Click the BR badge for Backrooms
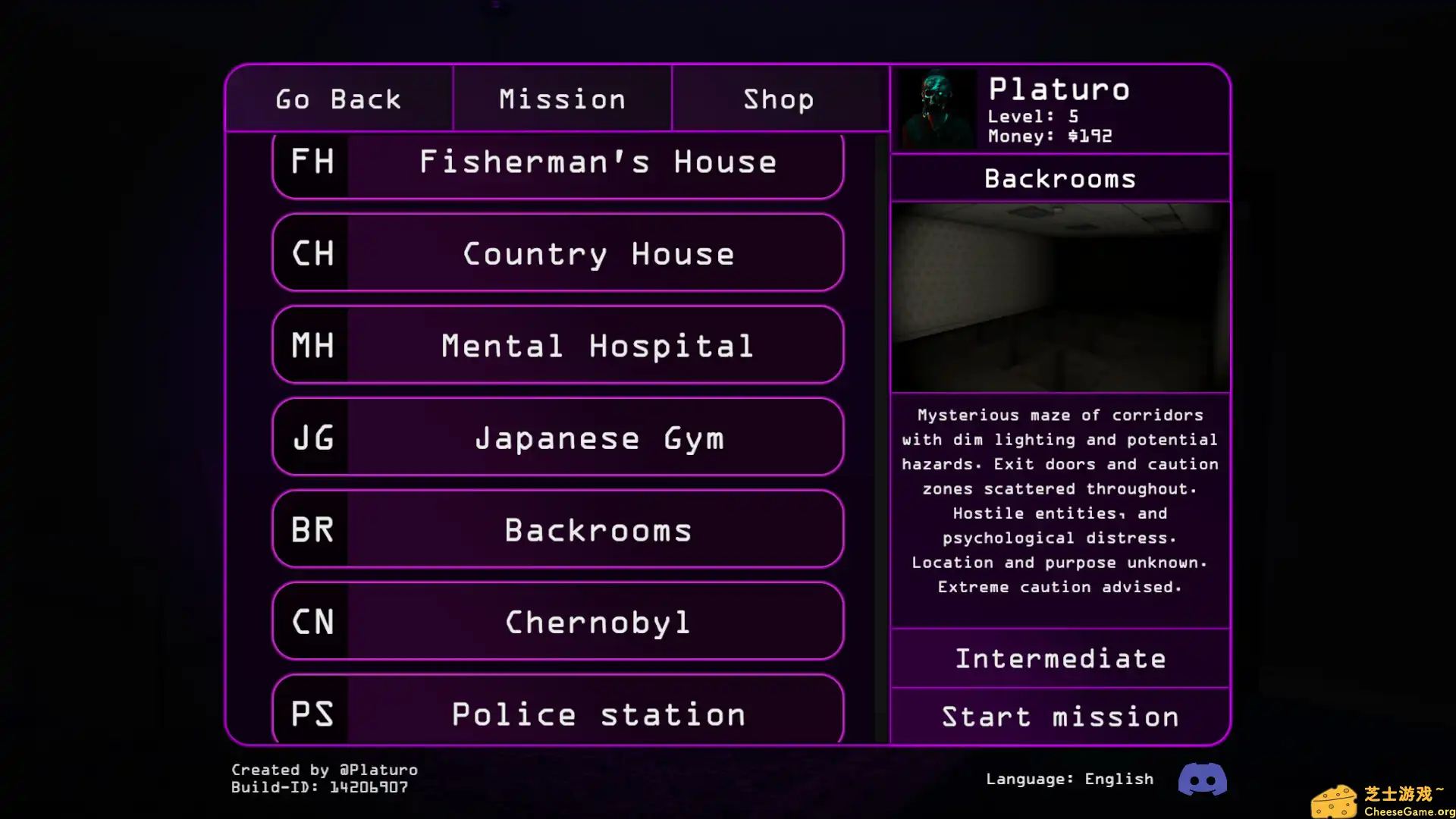The image size is (1456, 819). point(311,529)
